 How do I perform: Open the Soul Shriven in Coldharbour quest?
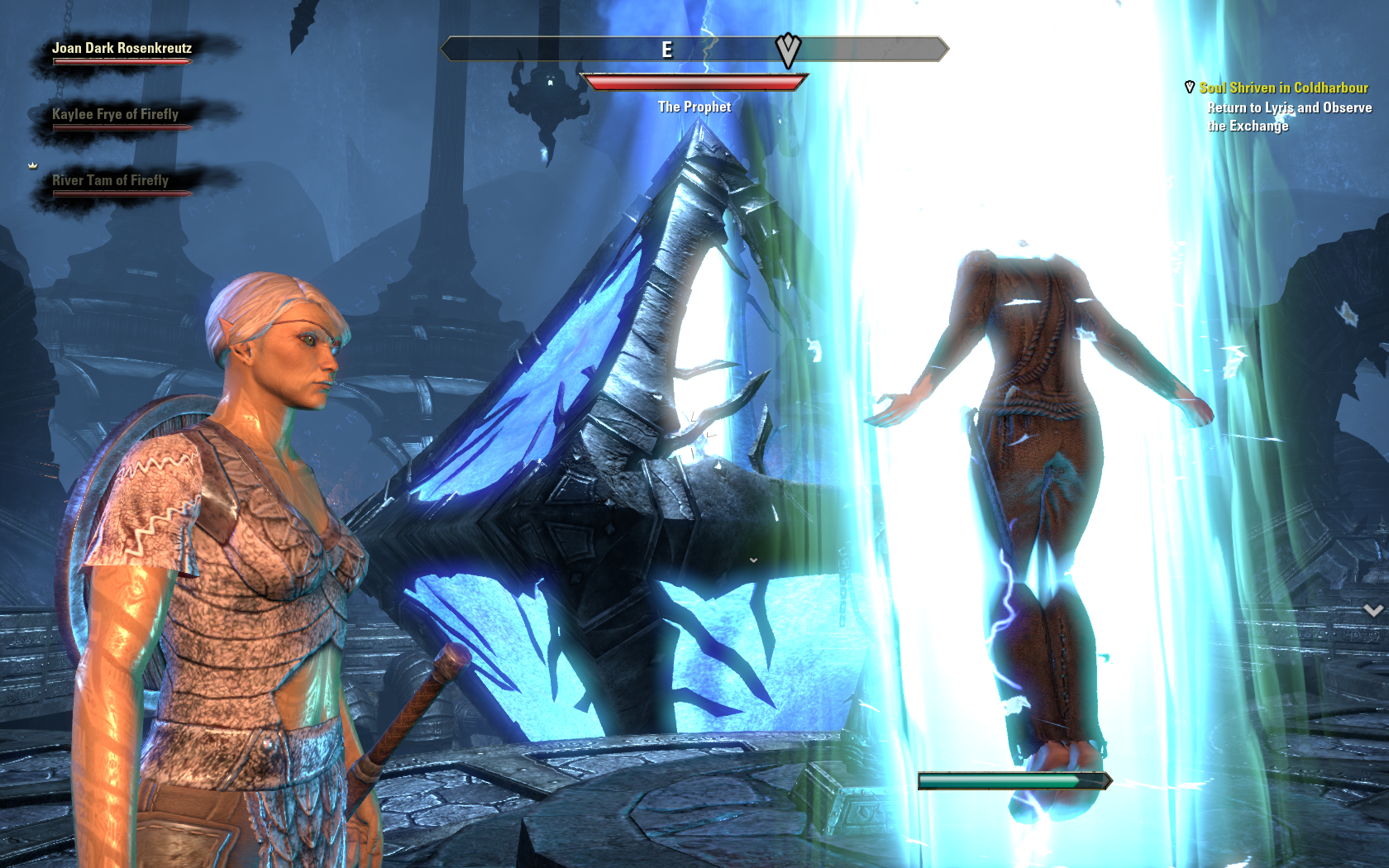[1283, 88]
